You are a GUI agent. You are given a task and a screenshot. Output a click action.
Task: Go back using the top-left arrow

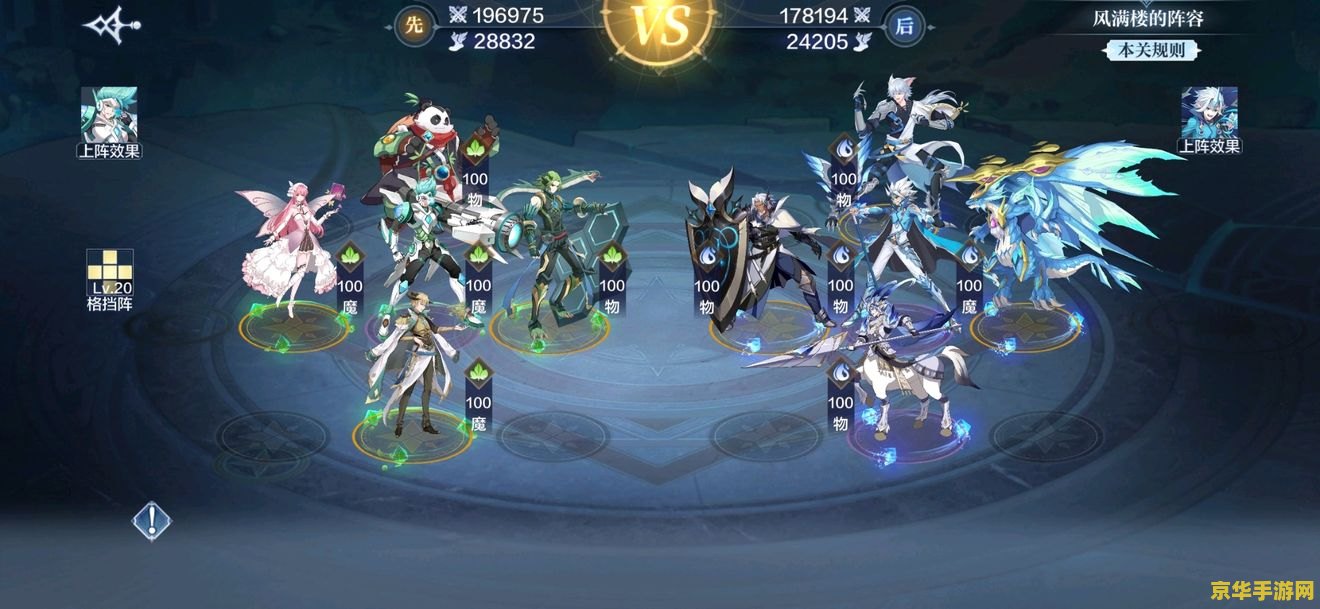pos(110,26)
